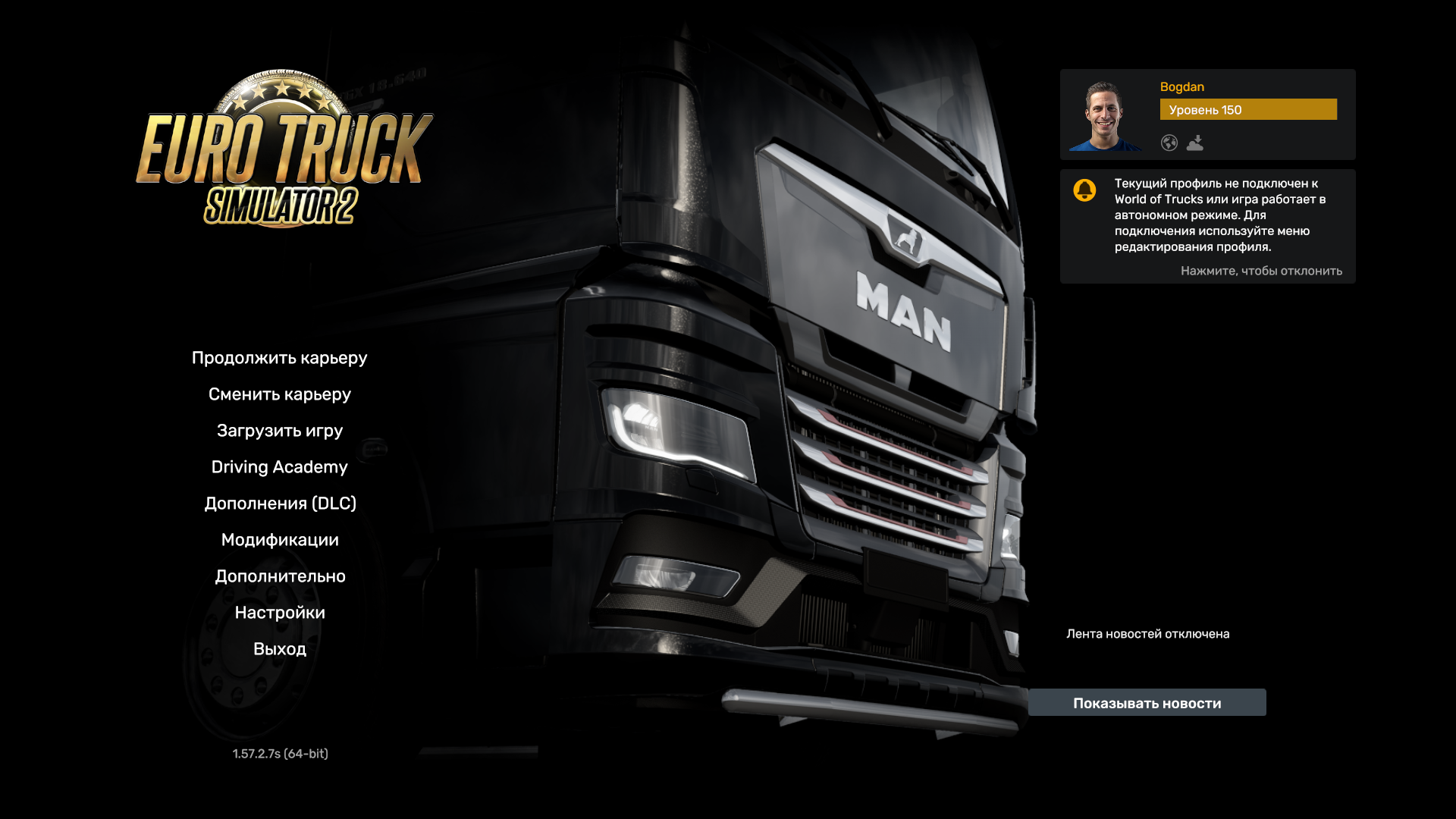Choose Загрузить игру to load a game
Viewport: 1456px width, 819px height.
278,430
